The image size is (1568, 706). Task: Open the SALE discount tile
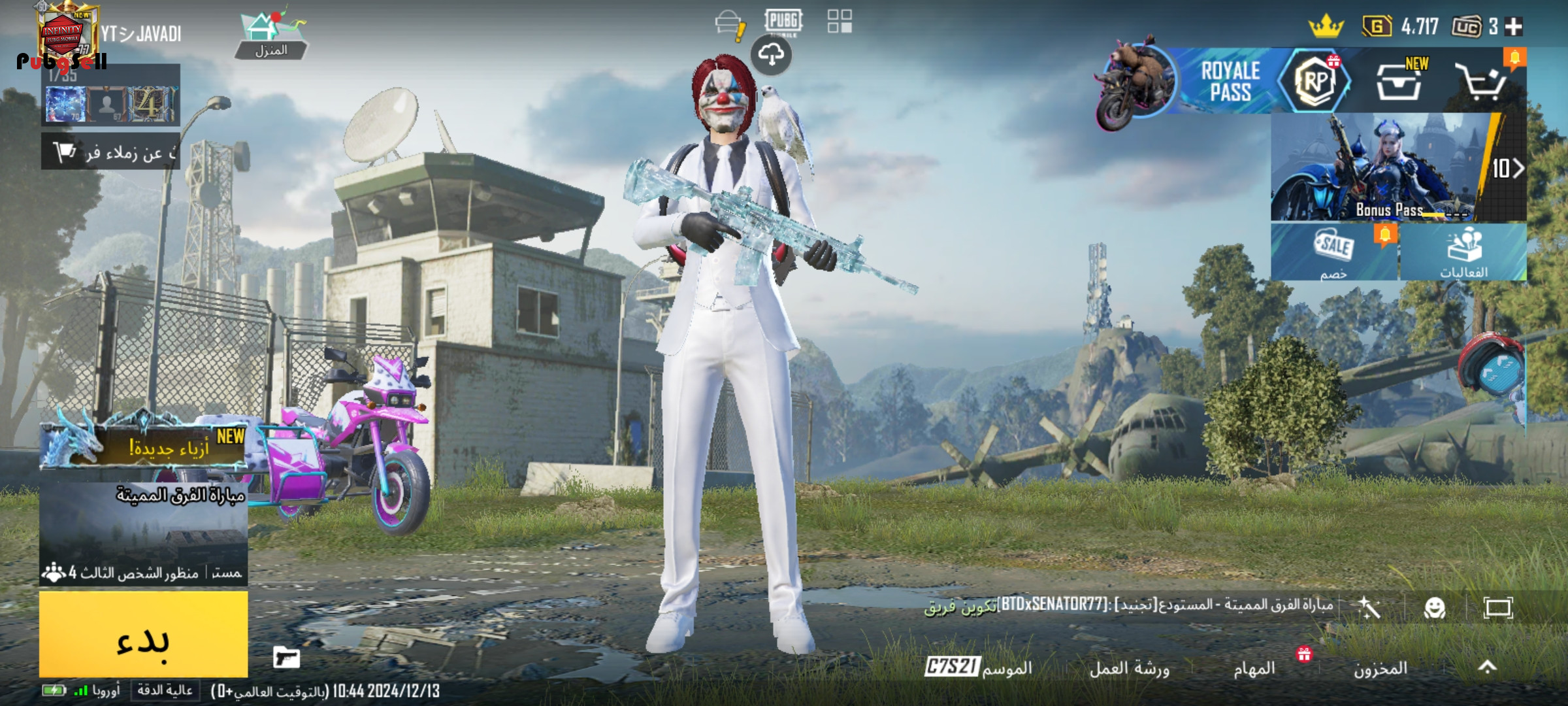[x=1333, y=252]
